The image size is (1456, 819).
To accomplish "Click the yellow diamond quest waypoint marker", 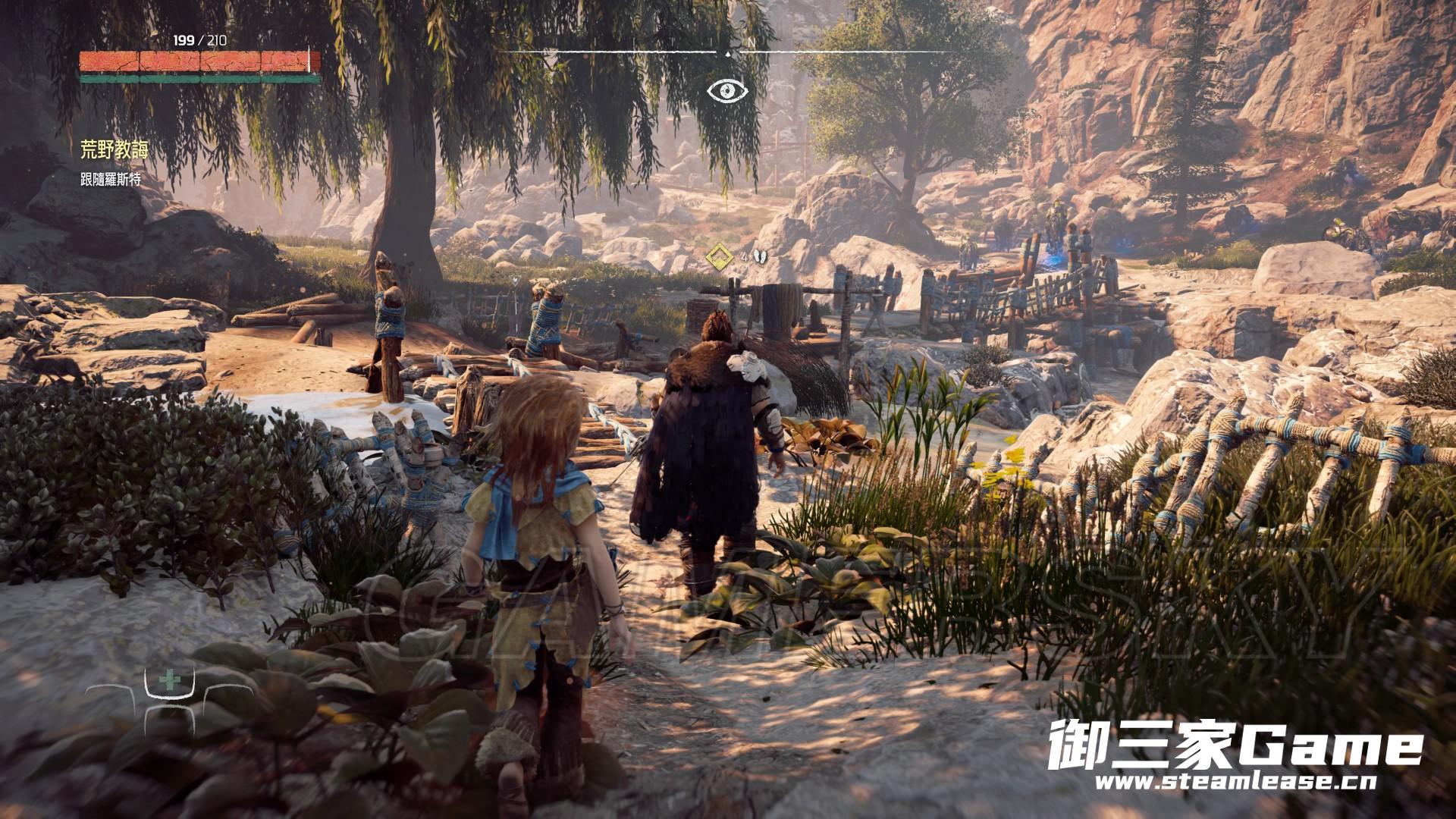I will [718, 256].
